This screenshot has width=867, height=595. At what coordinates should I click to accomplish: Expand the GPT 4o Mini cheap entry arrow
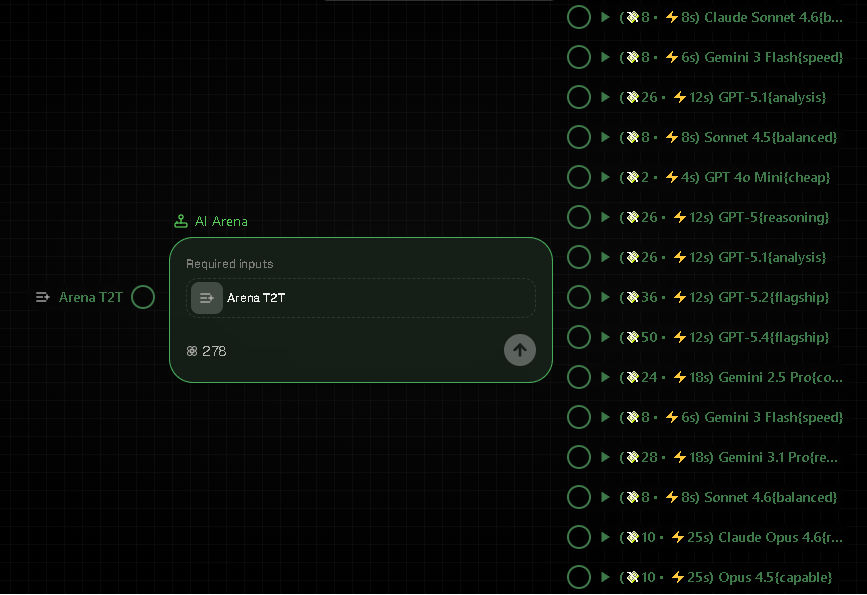[x=605, y=177]
